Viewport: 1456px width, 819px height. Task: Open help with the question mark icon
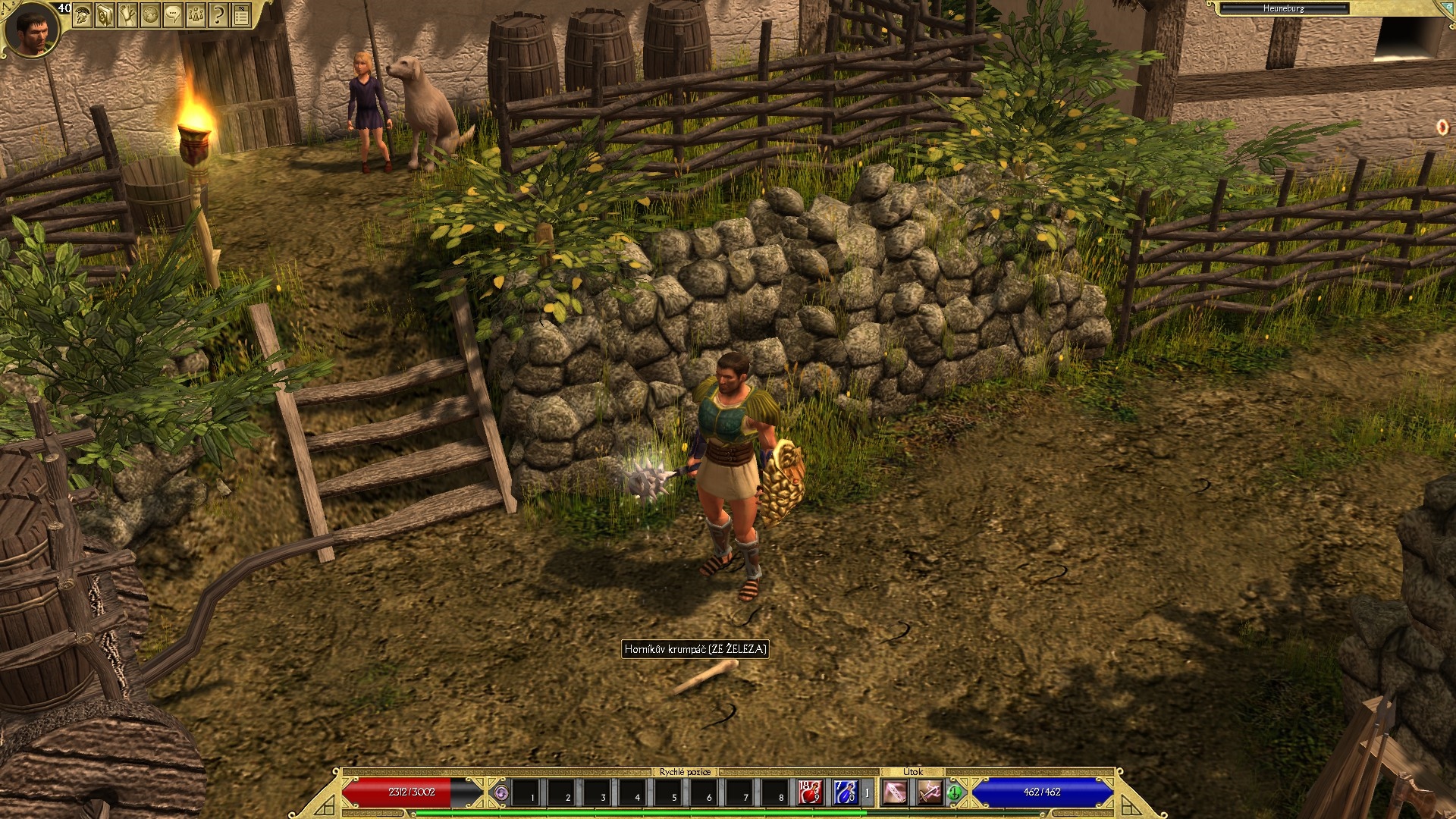click(218, 14)
